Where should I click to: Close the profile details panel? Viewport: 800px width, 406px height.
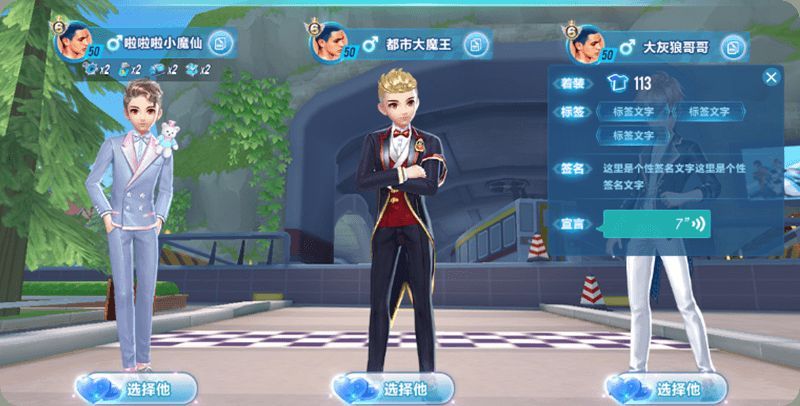[771, 77]
